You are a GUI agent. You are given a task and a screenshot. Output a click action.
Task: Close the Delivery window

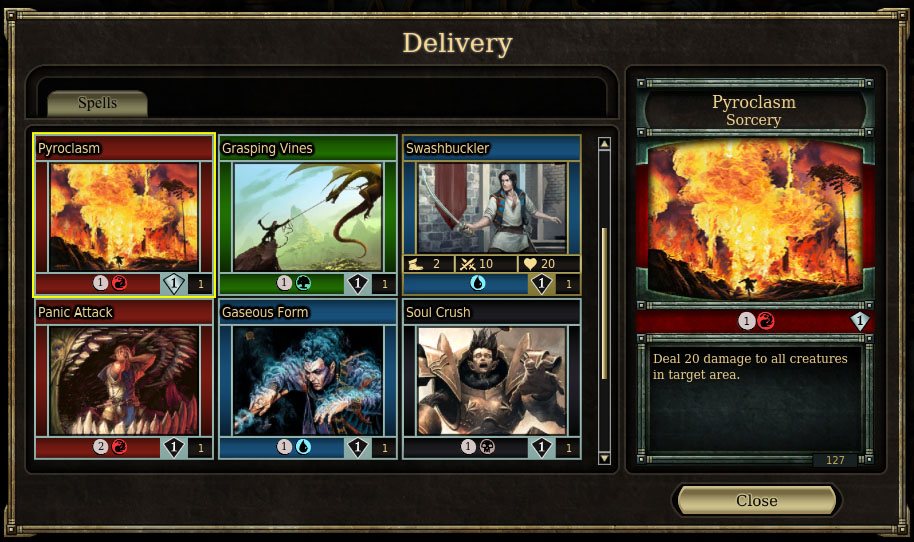coord(756,500)
